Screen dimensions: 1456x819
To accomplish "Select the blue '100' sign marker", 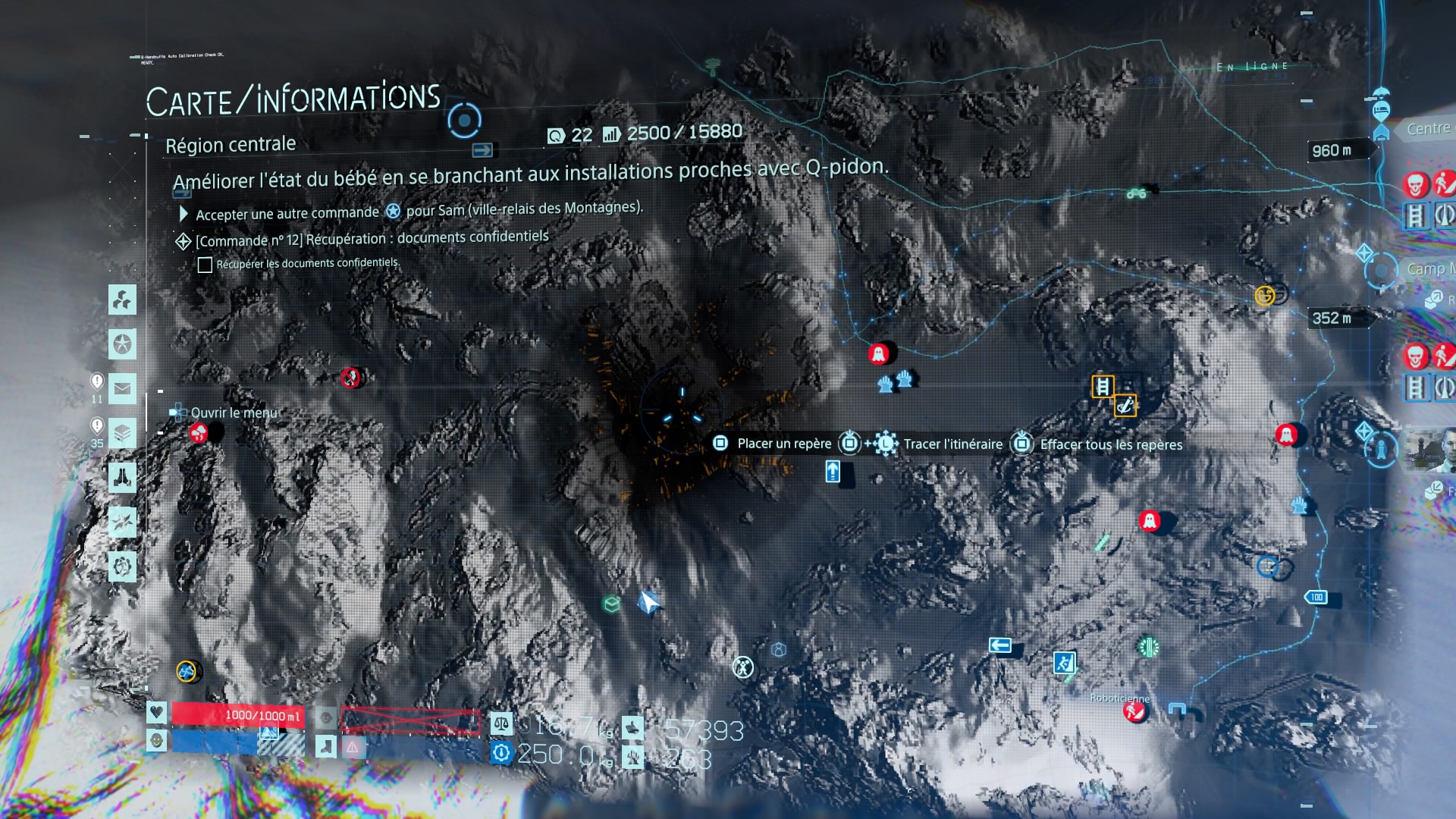I will tap(1316, 598).
